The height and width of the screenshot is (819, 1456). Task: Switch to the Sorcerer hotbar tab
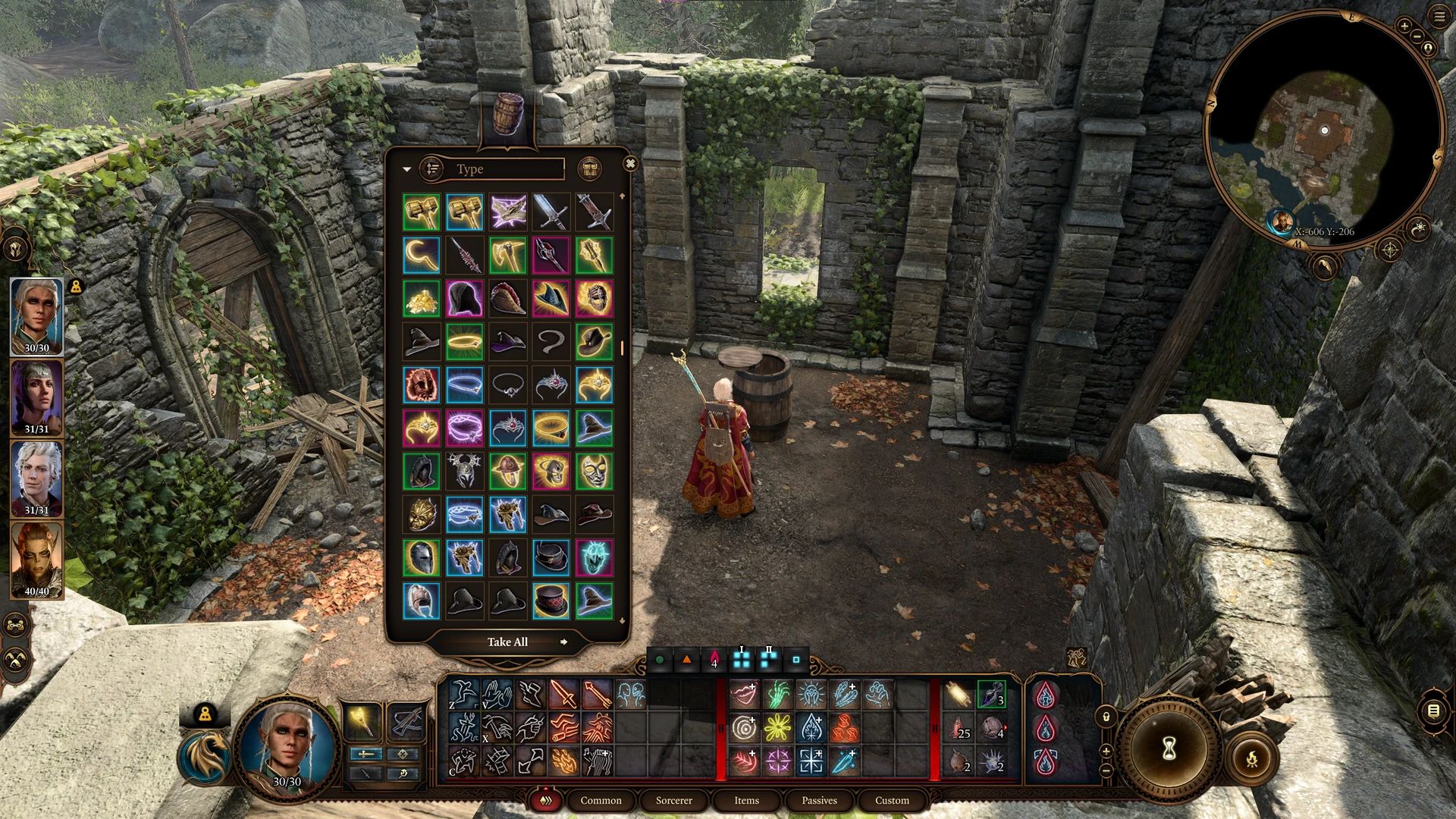[673, 800]
